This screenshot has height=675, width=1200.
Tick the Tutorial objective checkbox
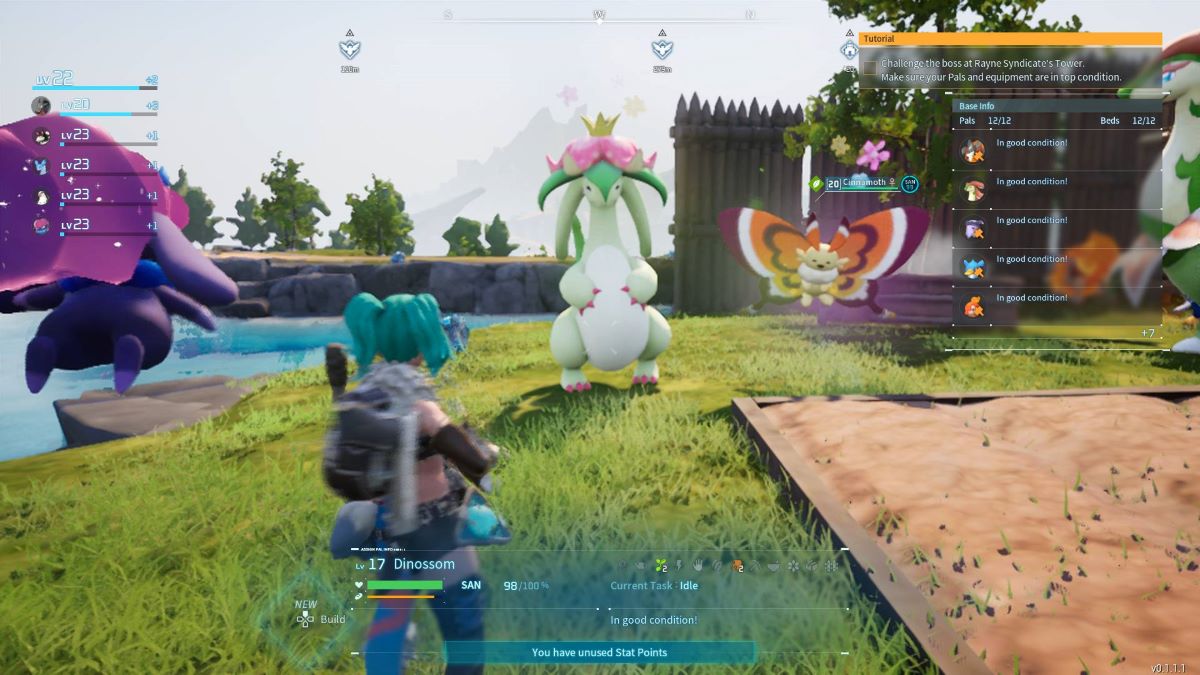tap(870, 68)
